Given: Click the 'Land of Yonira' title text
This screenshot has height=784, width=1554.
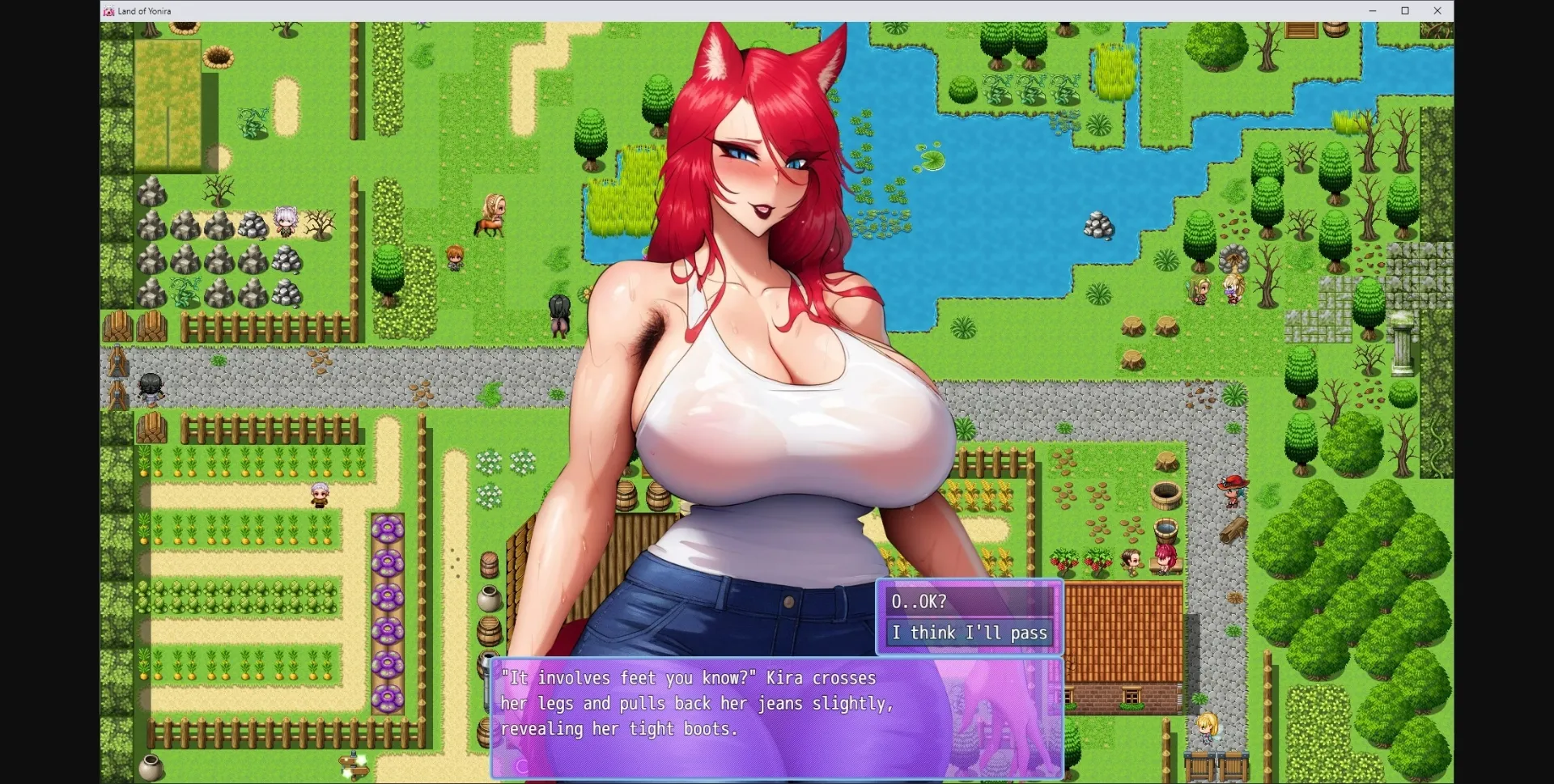Looking at the screenshot, I should pyautogui.click(x=143, y=11).
